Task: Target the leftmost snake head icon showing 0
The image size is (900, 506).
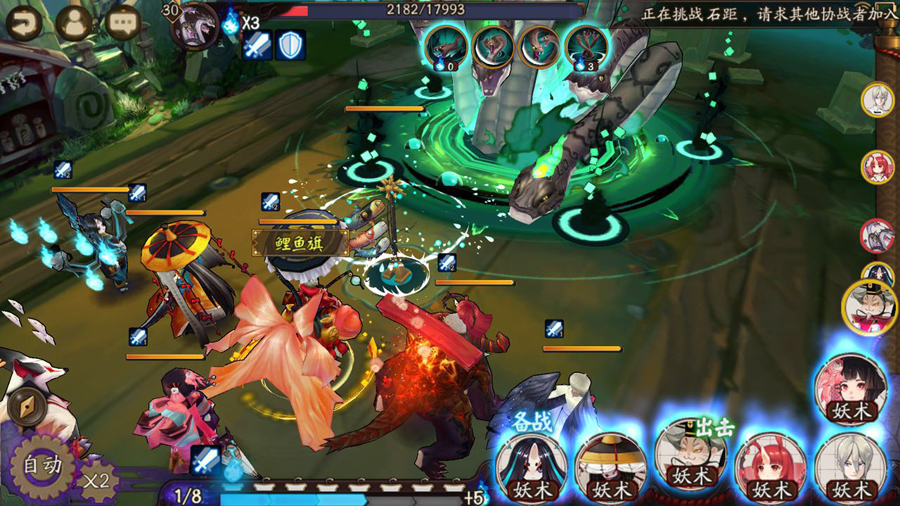Action: click(x=444, y=46)
